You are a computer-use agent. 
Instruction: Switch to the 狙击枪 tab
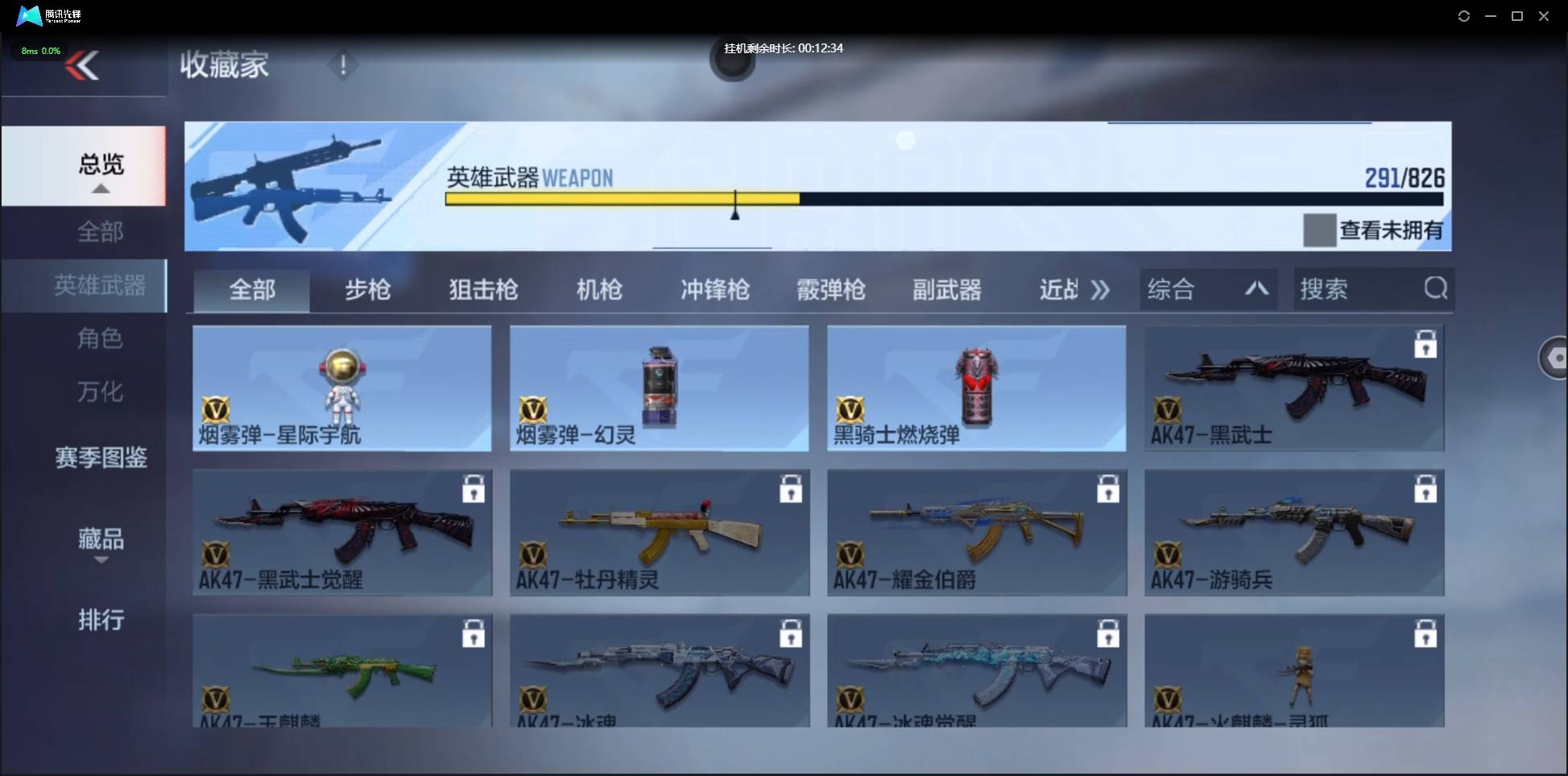[482, 289]
